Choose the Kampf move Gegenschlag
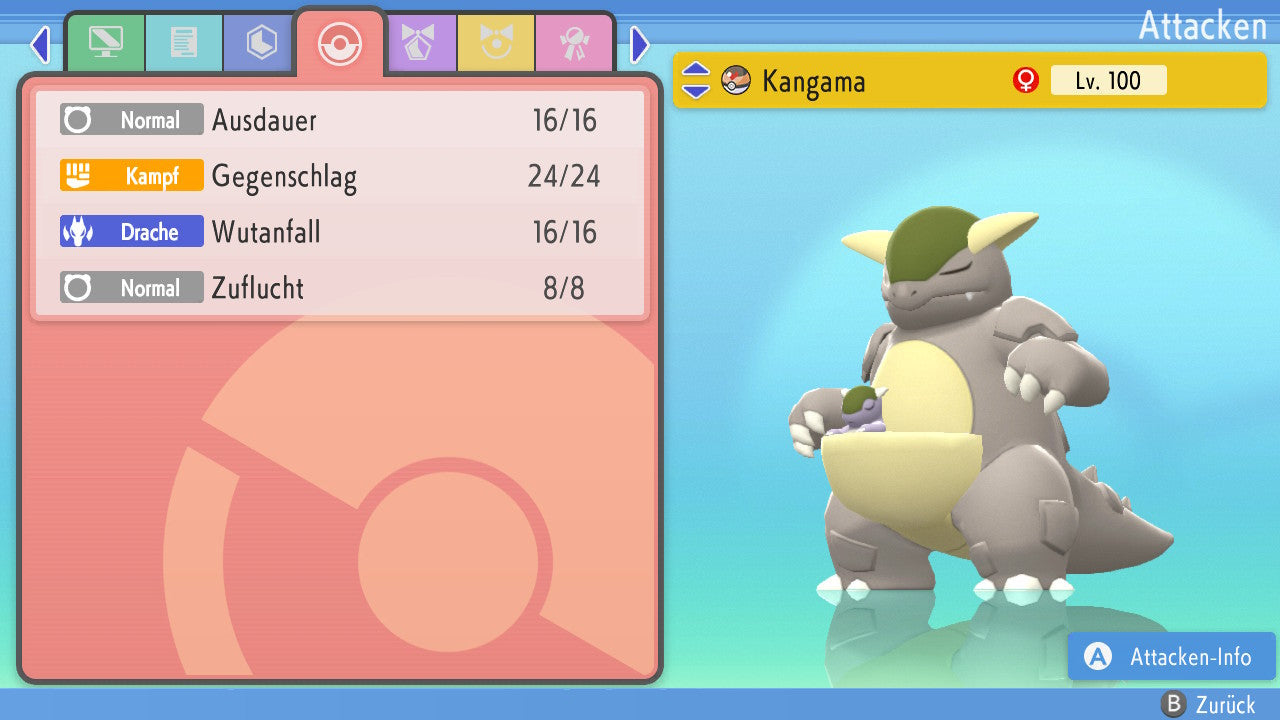Image resolution: width=1280 pixels, height=720 pixels. 340,176
